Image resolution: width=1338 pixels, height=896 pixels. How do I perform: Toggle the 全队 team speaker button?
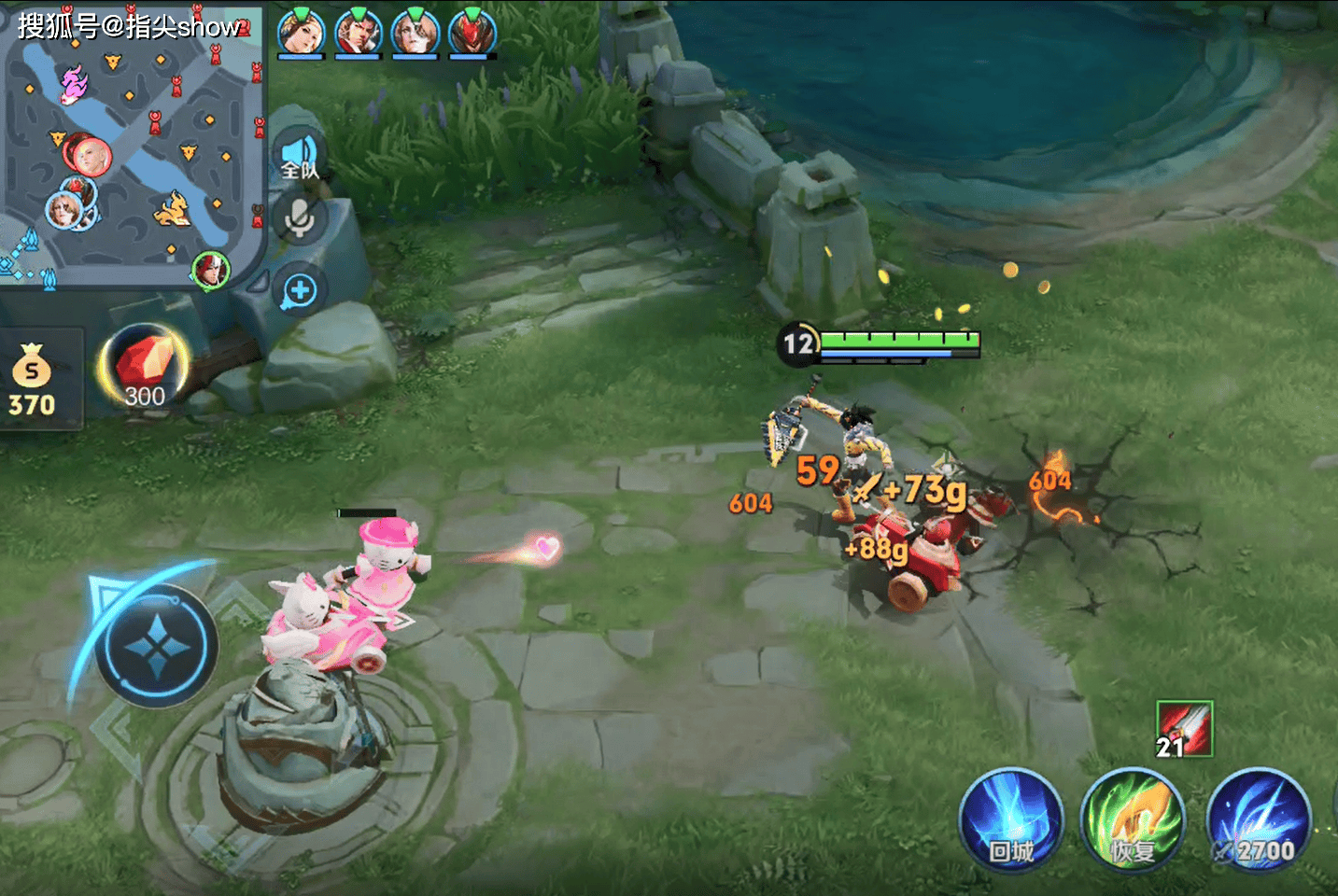(299, 156)
